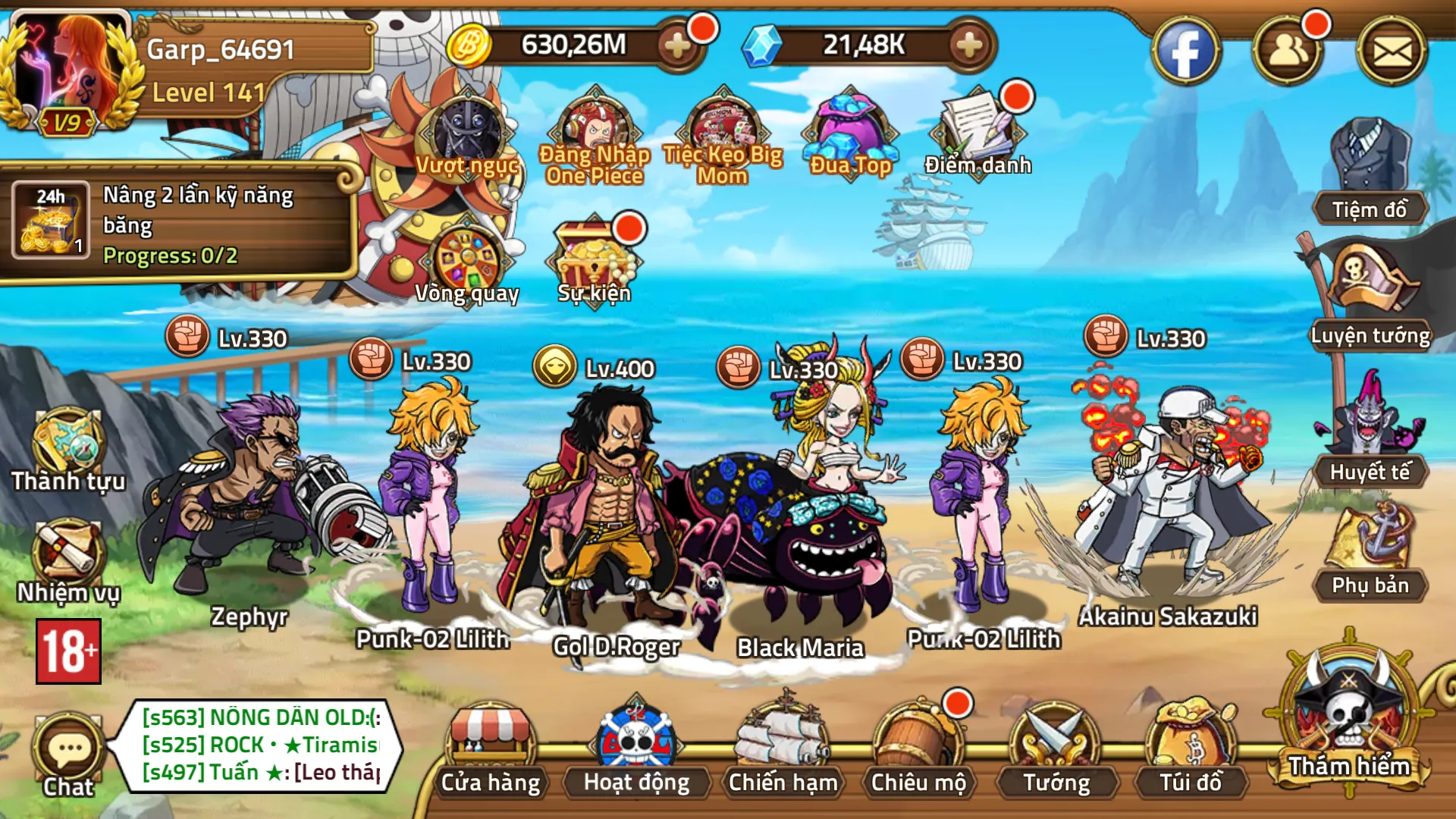Add more gold coins with plus button
Viewport: 1456px width, 819px height.
677,45
